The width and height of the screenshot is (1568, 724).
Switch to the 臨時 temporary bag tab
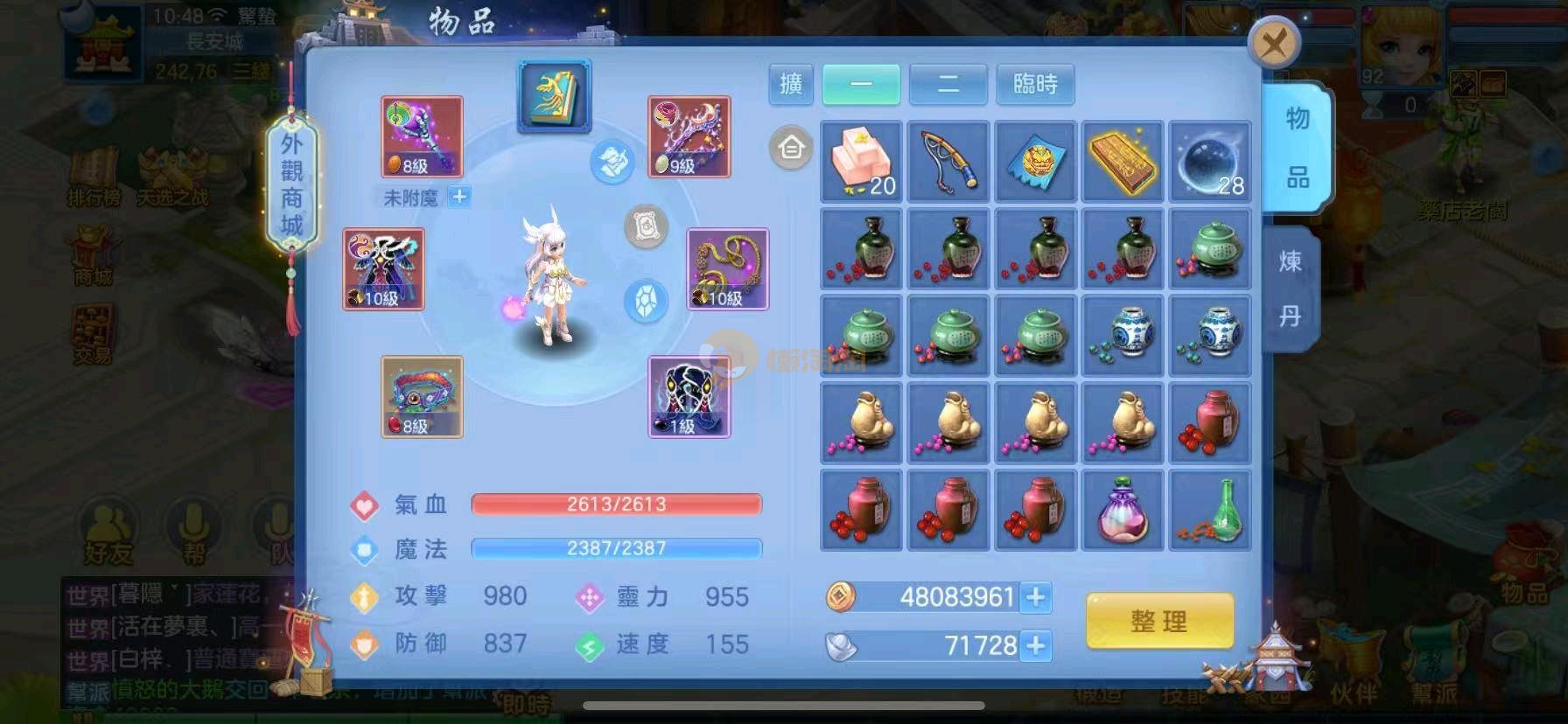[1035, 84]
